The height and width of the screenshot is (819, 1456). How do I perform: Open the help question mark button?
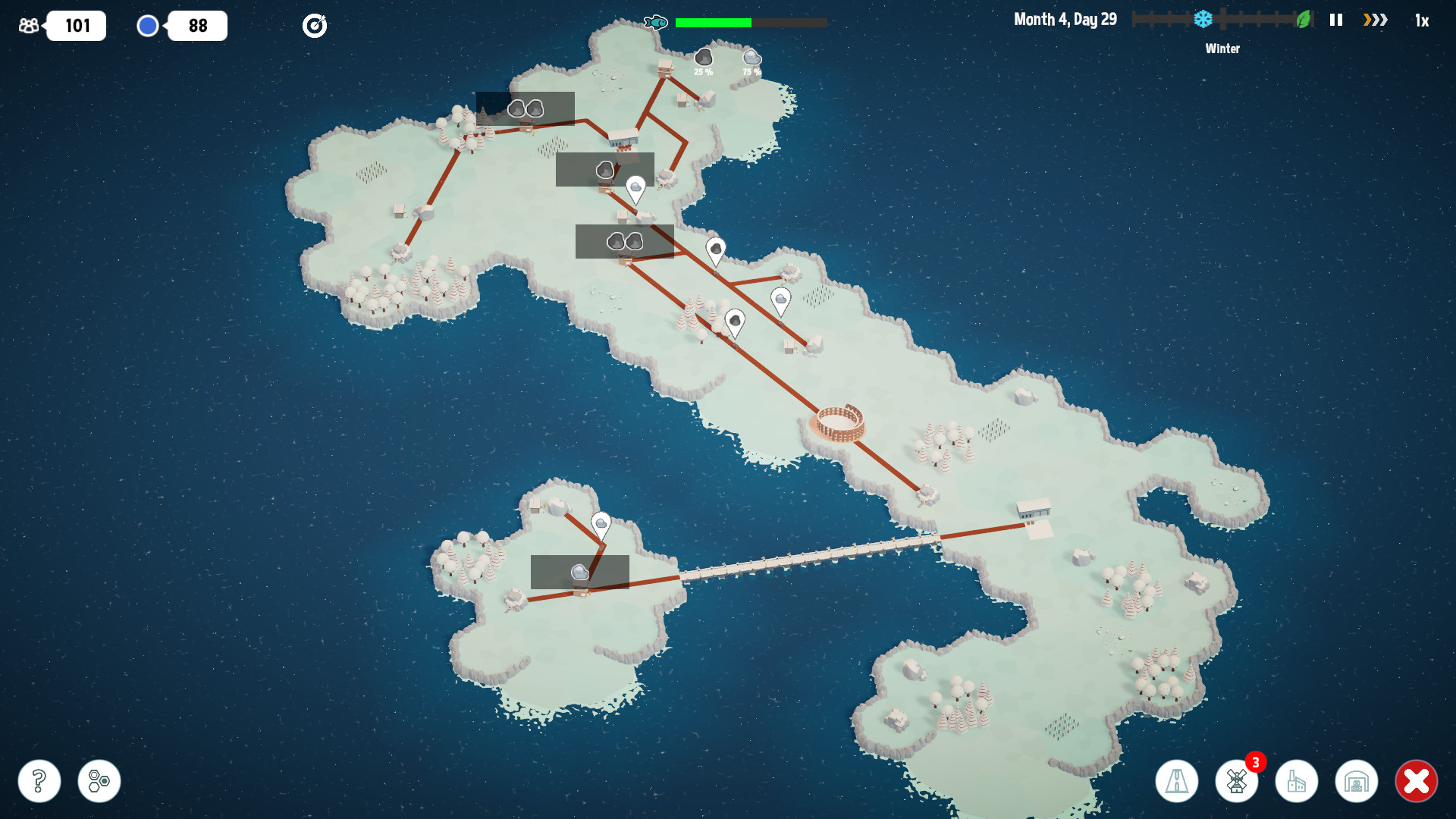[x=39, y=780]
